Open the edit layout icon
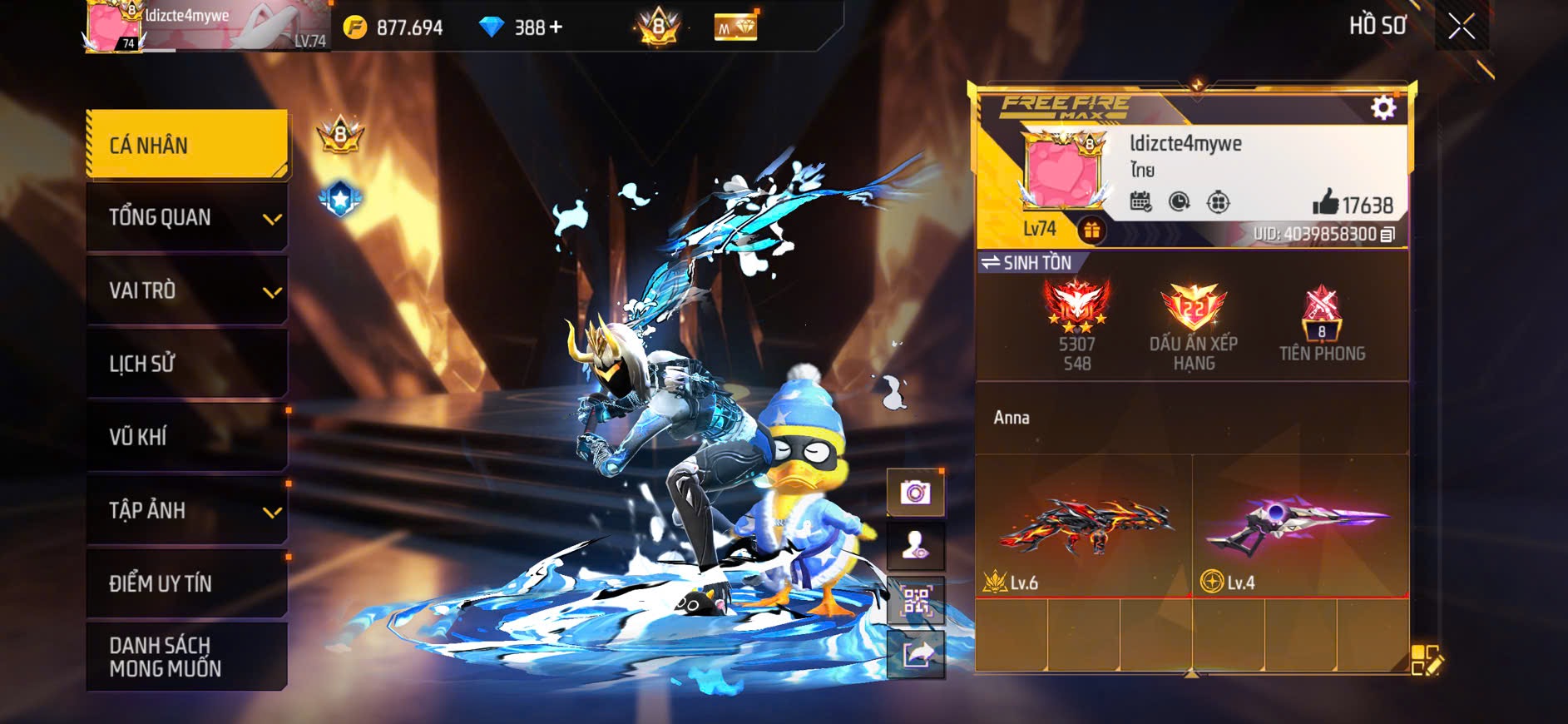The image size is (1568, 724). [x=1427, y=659]
